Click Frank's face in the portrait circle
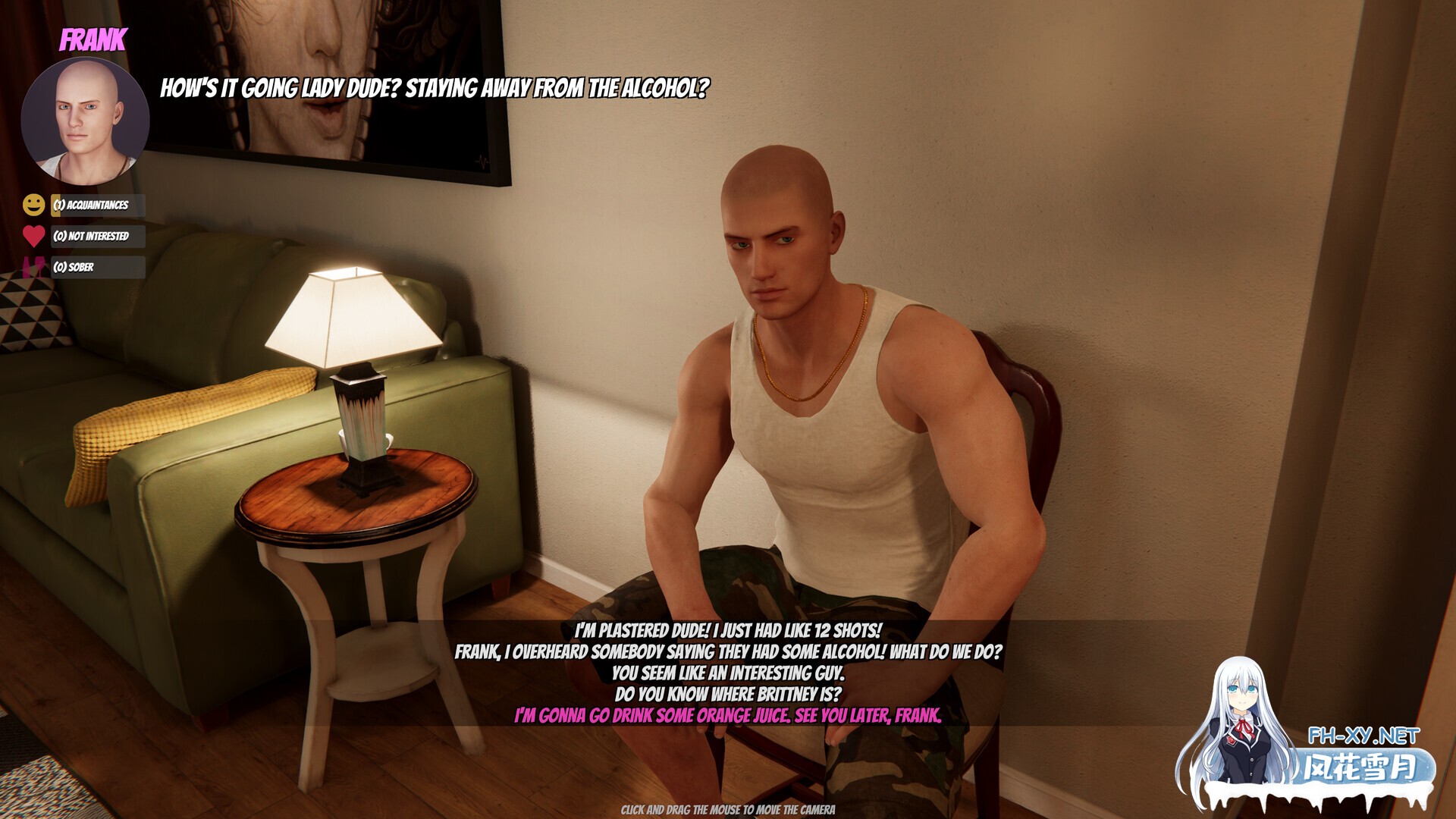 [x=86, y=118]
